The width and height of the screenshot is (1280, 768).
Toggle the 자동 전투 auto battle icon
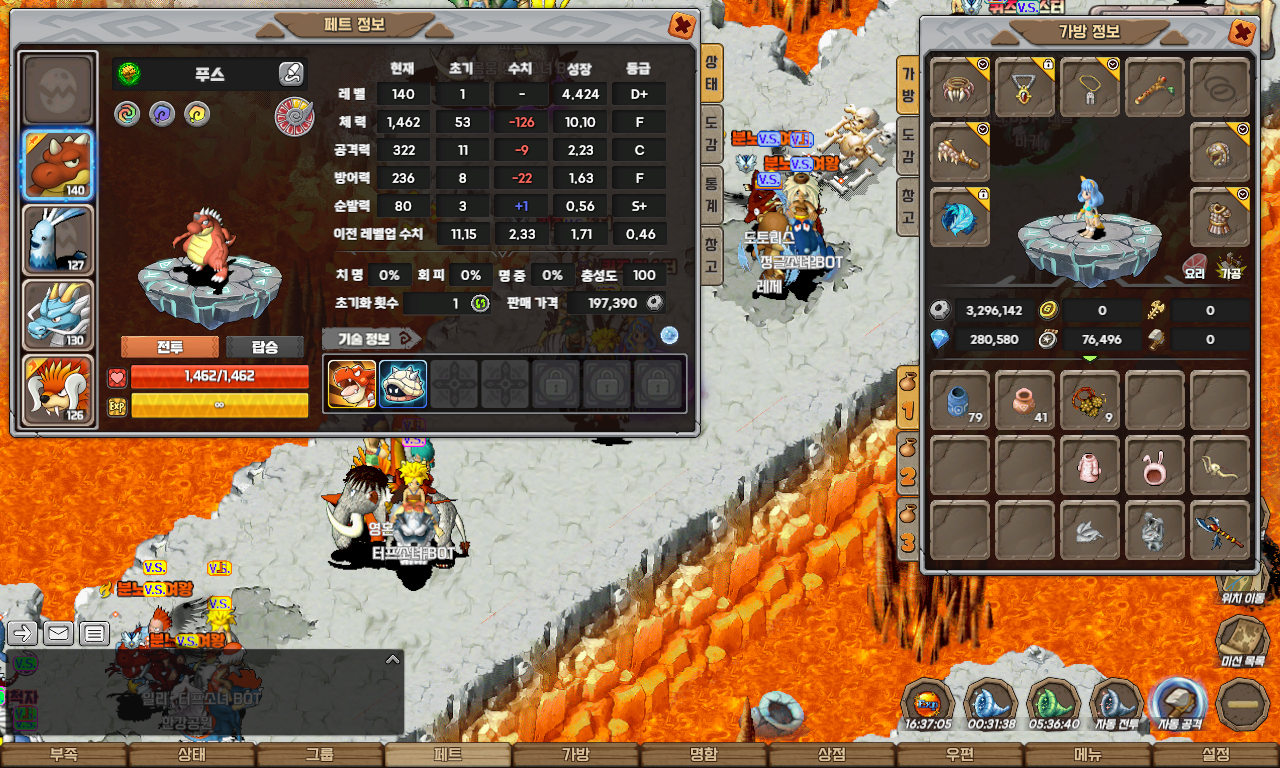coord(1117,705)
